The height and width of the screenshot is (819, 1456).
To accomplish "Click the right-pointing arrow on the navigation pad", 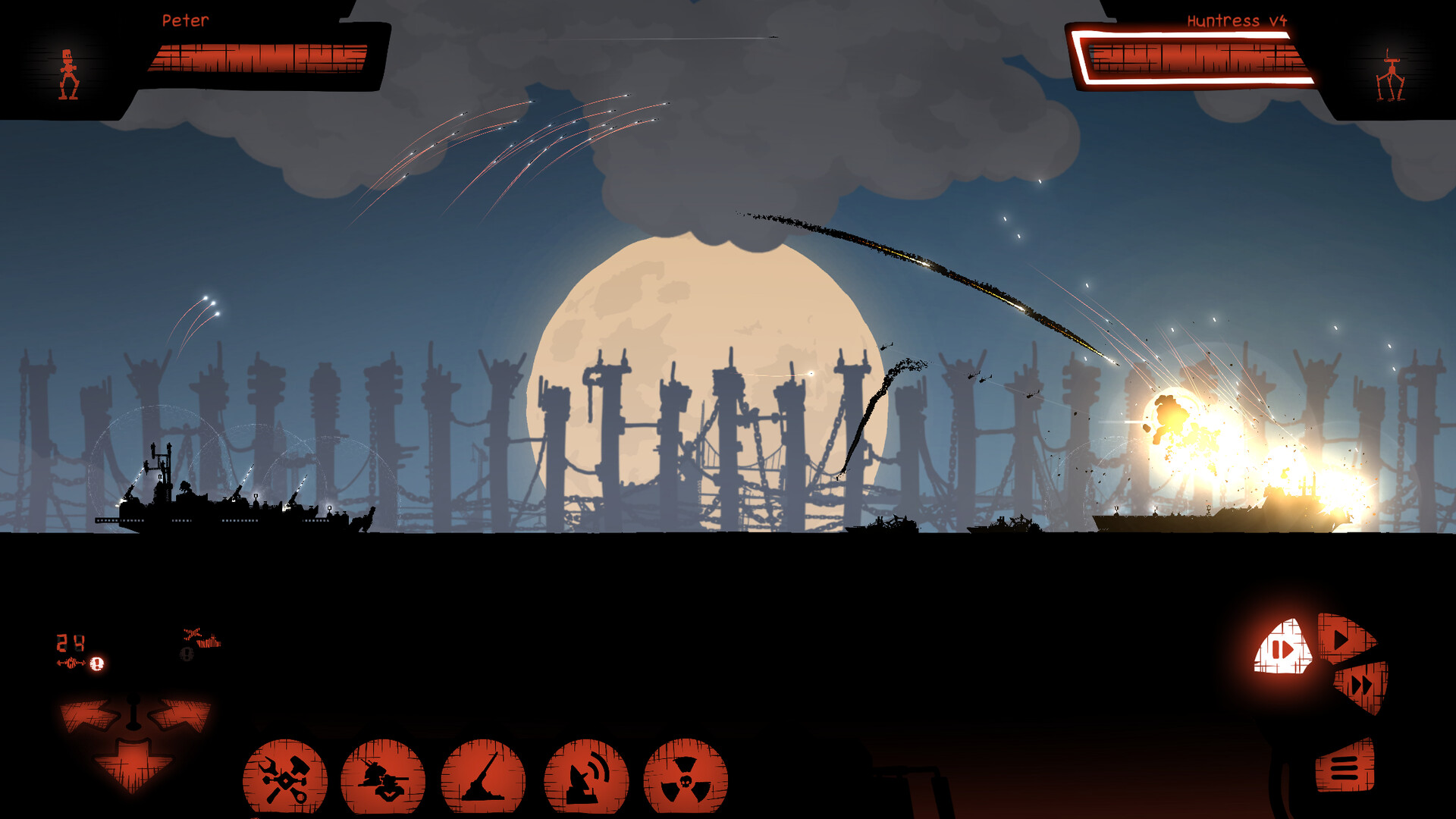I will (180, 715).
